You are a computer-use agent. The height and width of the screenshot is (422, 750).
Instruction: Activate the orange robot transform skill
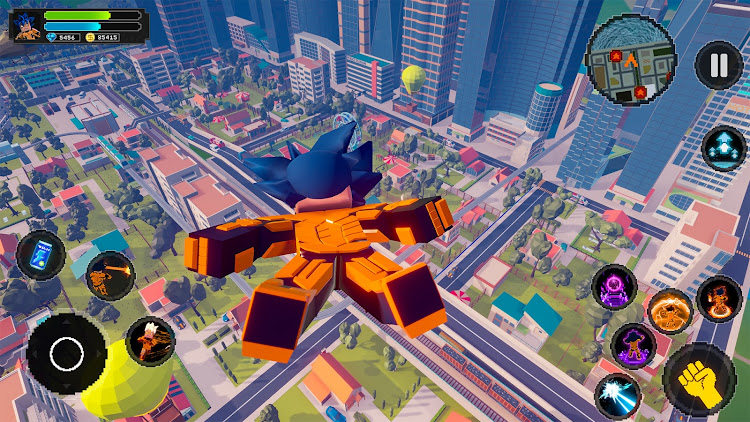pyautogui.click(x=718, y=298)
